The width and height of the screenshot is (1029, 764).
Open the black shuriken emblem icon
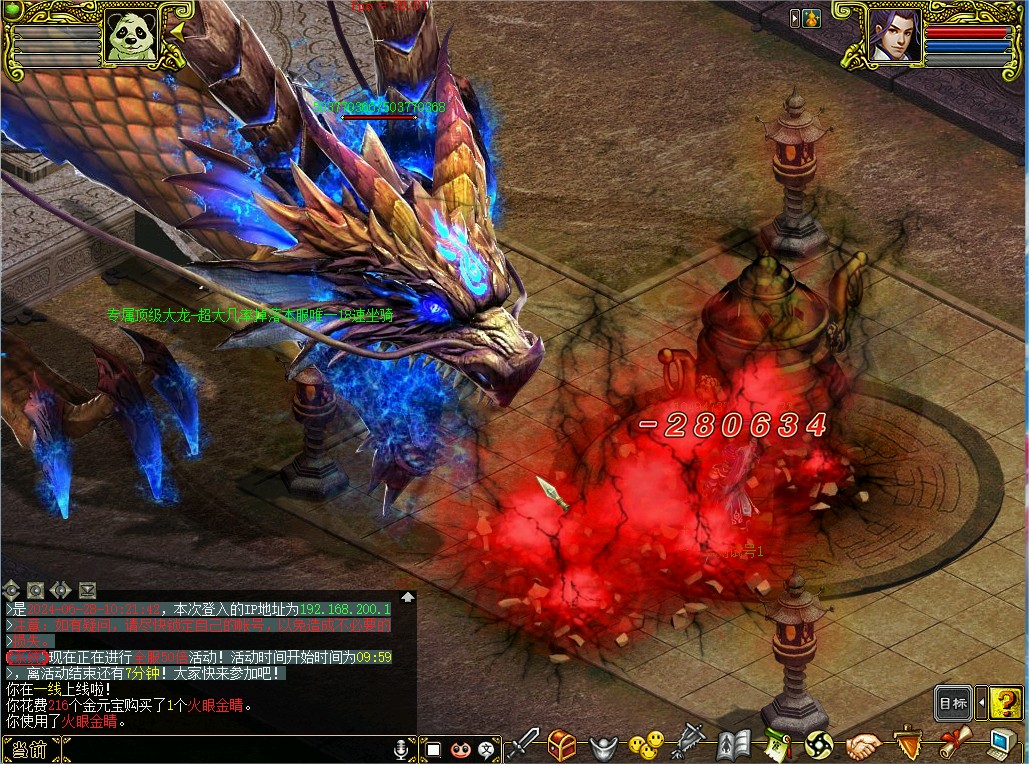pos(819,745)
